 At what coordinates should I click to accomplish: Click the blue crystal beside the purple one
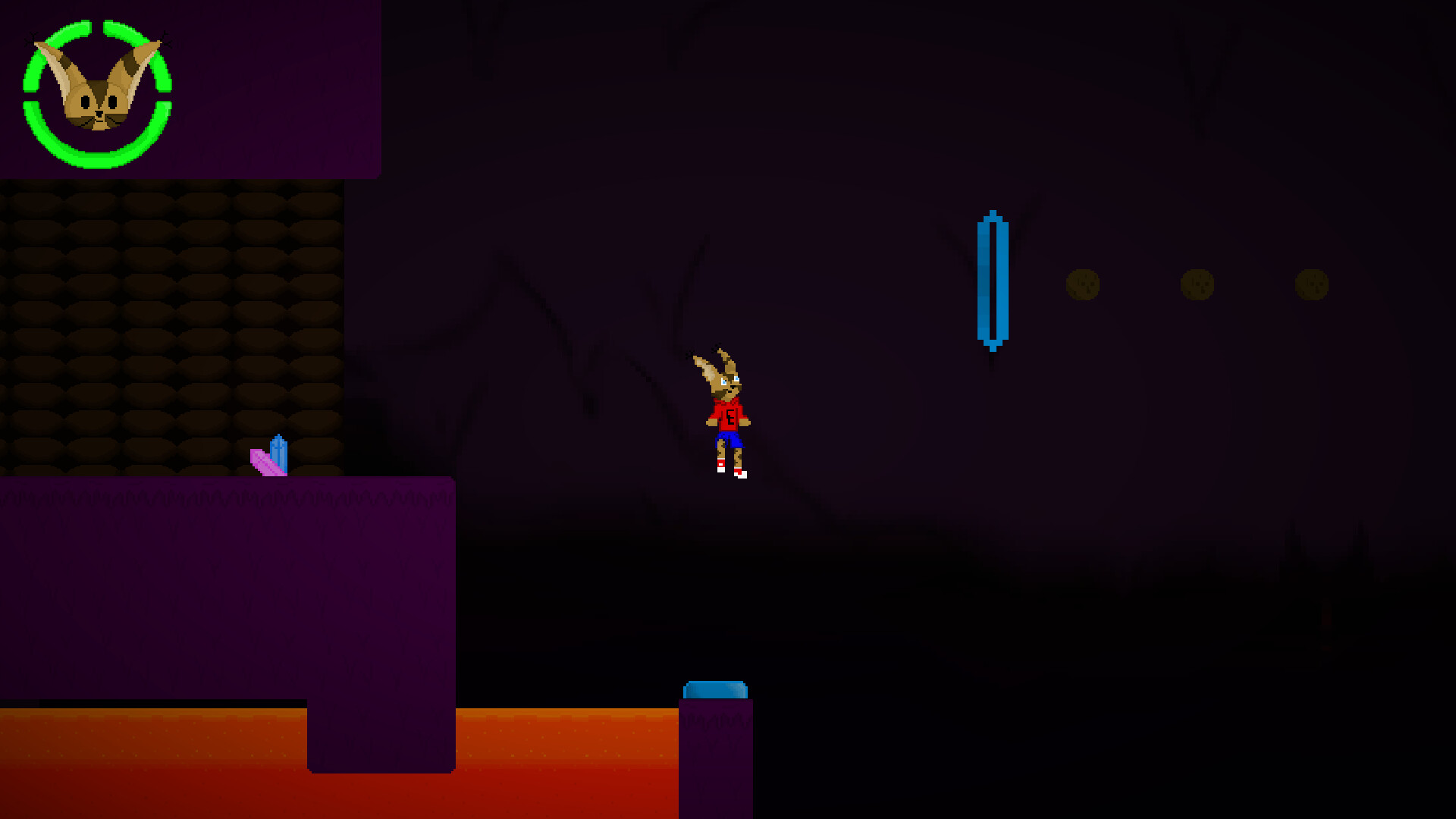pos(279,455)
